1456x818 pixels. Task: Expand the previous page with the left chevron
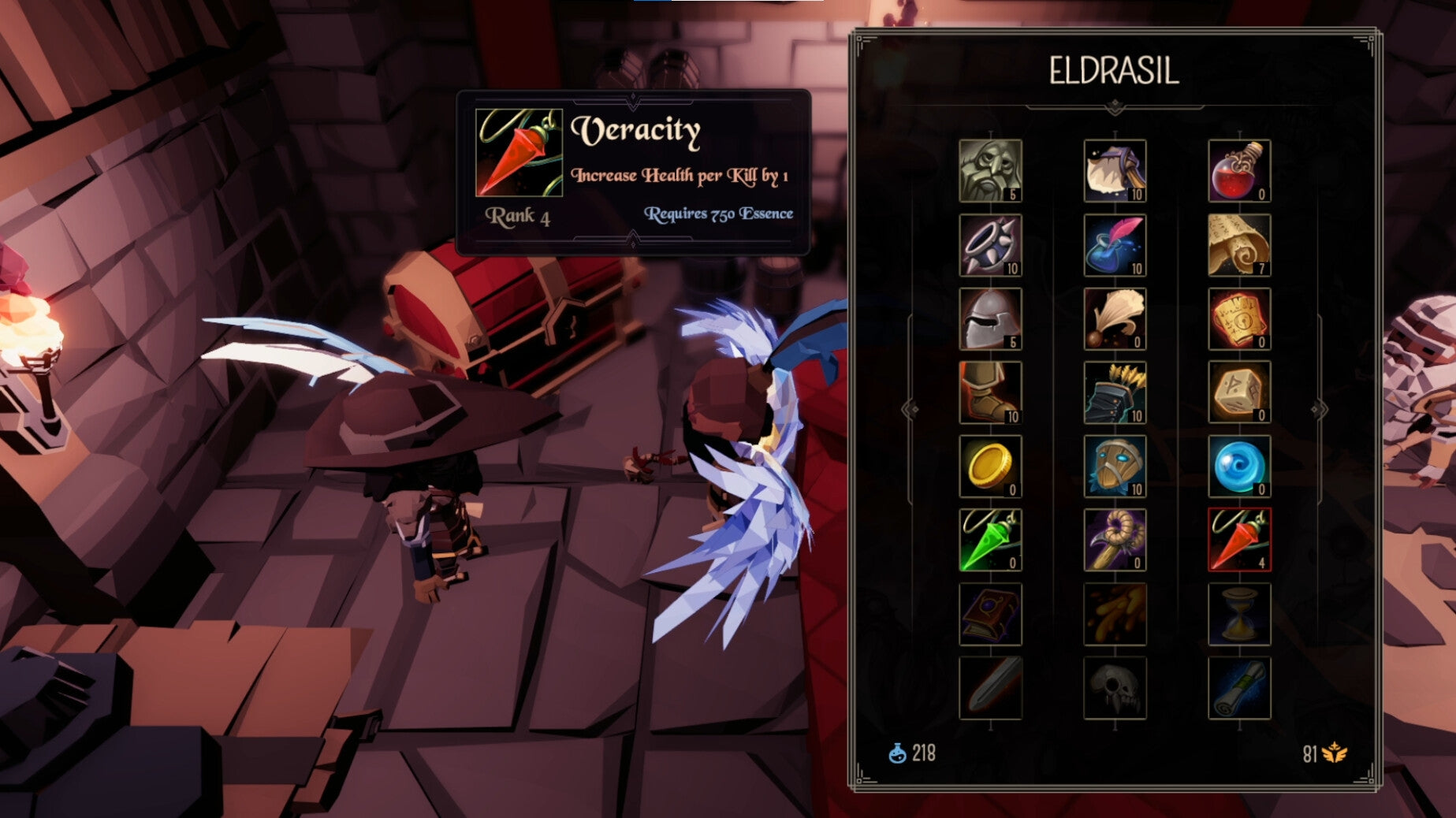pyautogui.click(x=908, y=408)
